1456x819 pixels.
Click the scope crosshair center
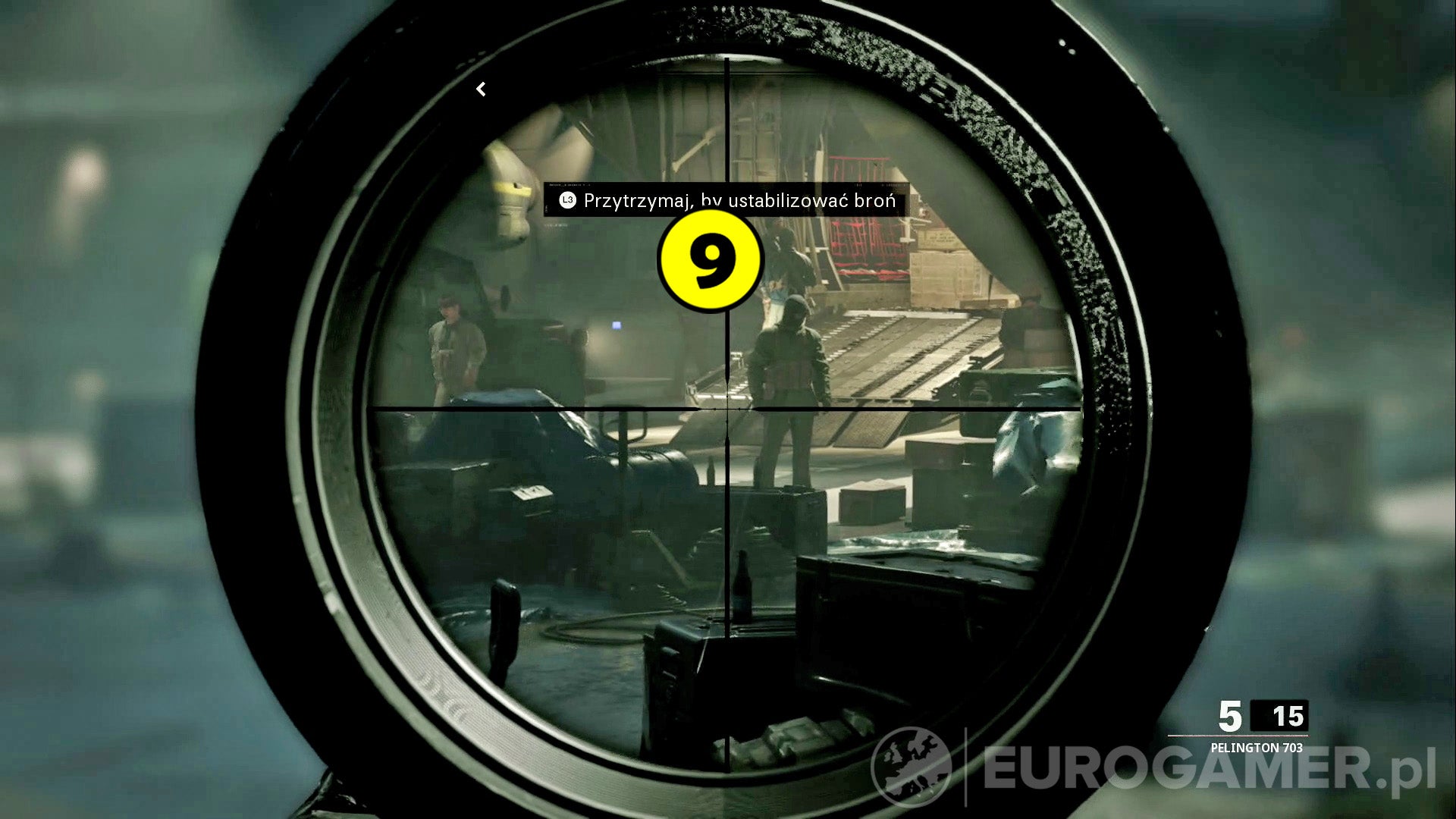pyautogui.click(x=726, y=409)
